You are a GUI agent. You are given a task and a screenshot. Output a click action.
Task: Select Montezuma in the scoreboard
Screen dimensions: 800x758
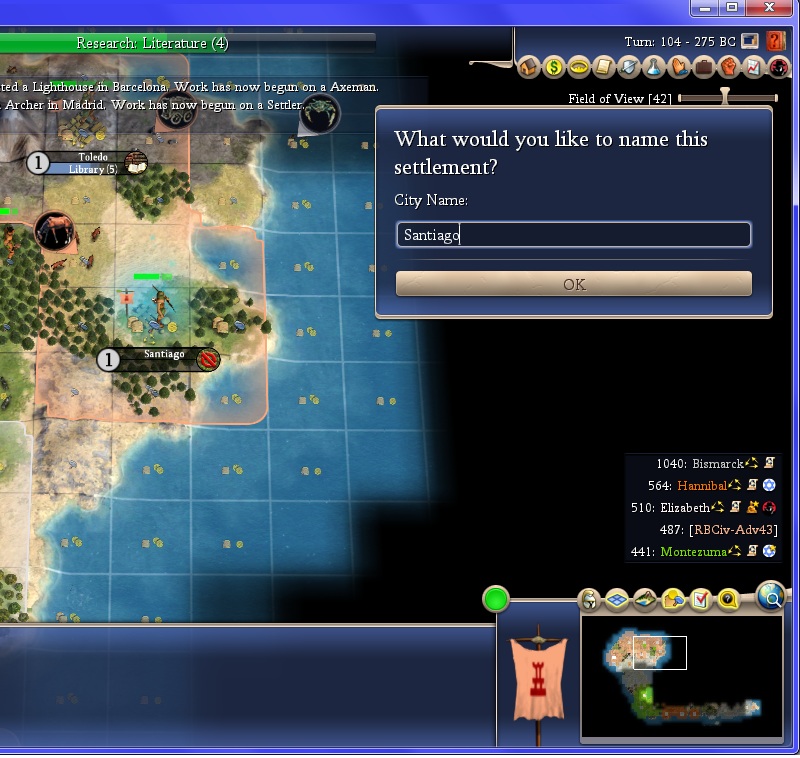point(694,552)
